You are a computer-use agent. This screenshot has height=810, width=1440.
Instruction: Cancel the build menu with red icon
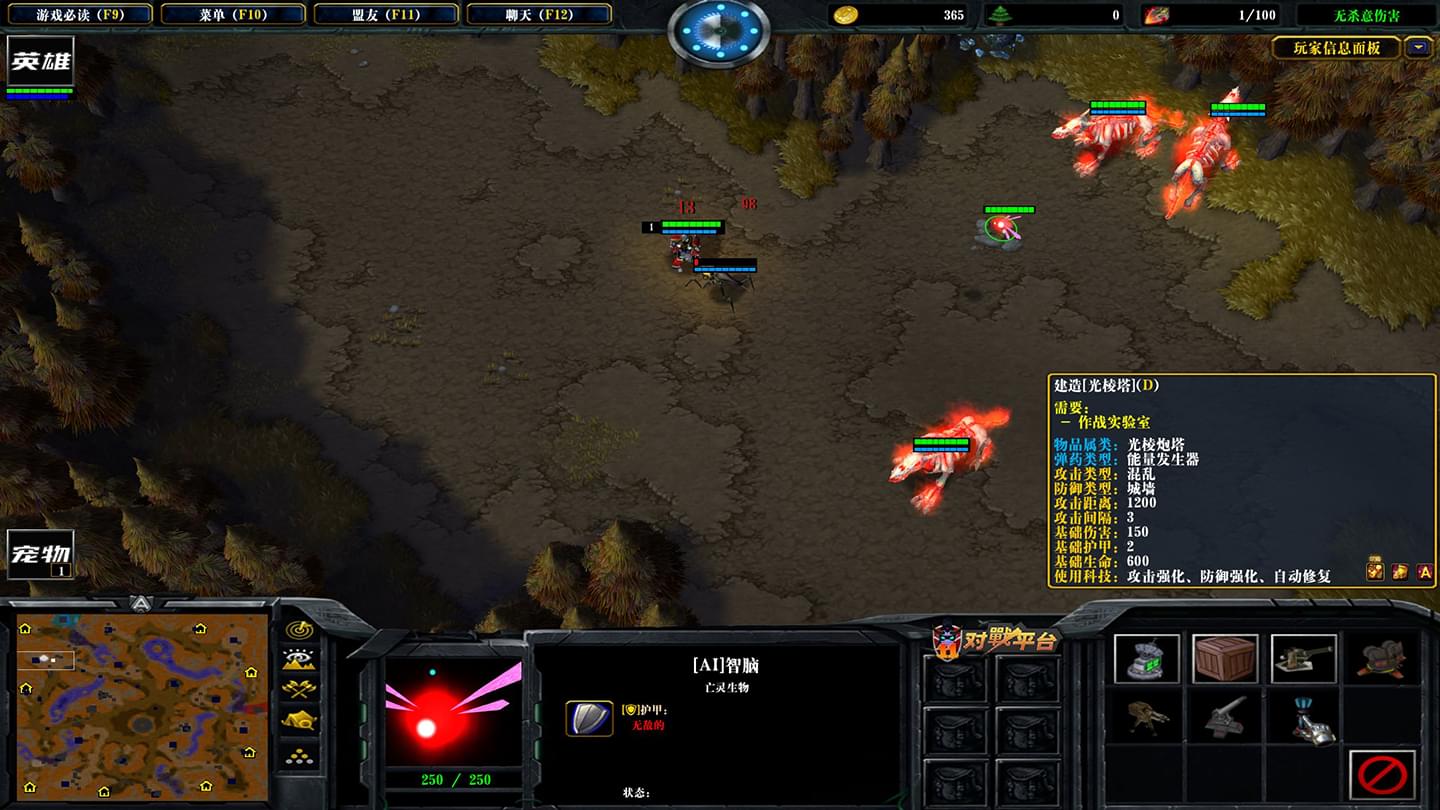1383,775
